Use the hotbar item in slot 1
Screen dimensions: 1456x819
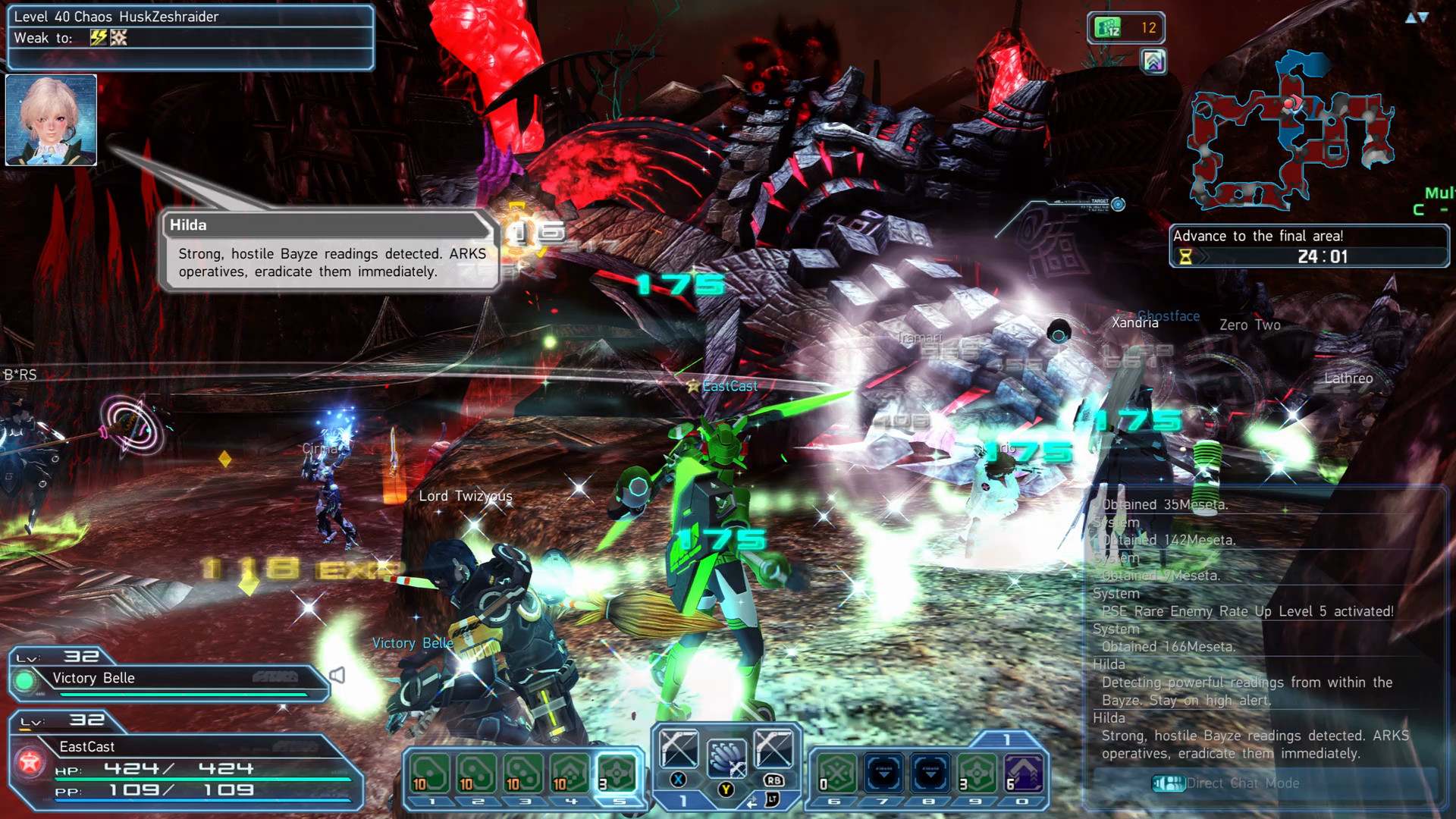point(430,773)
